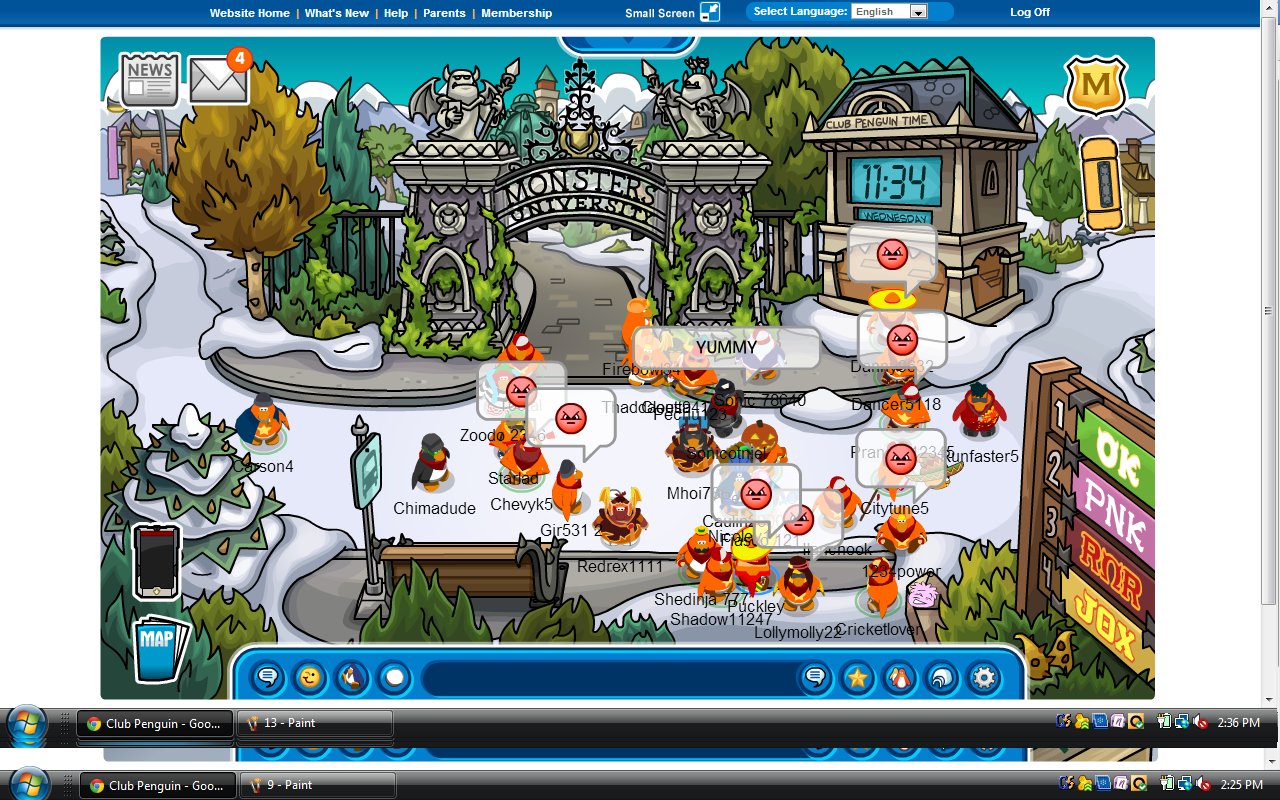Screen dimensions: 1280x800
Task: Click the gold M moderator badge
Action: 1096,86
